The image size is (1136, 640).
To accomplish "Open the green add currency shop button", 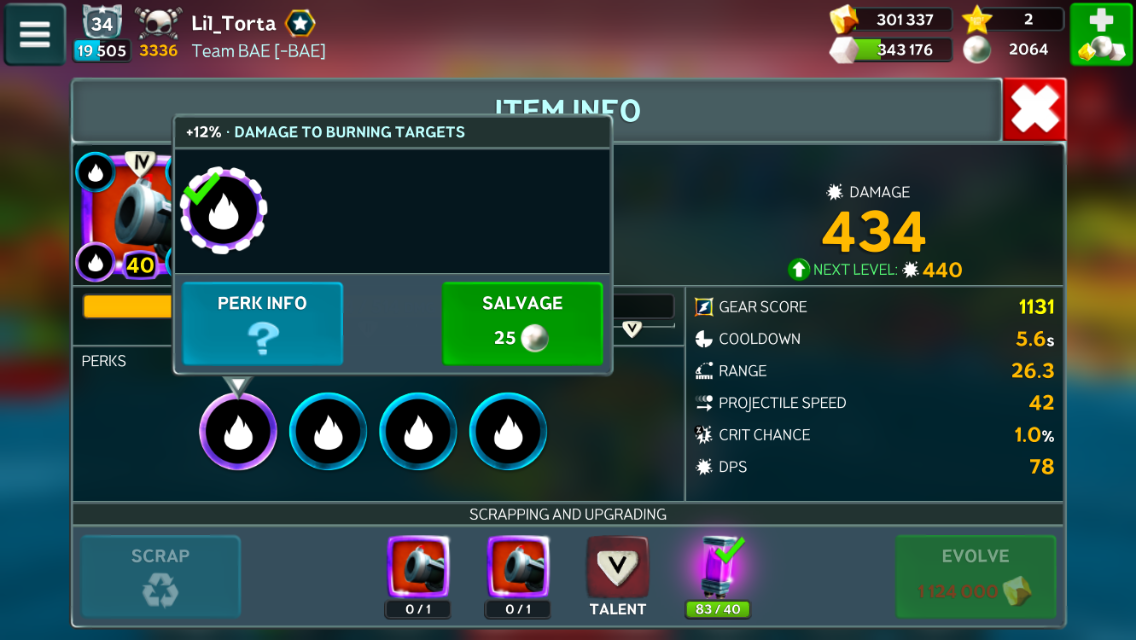I will (x=1101, y=34).
